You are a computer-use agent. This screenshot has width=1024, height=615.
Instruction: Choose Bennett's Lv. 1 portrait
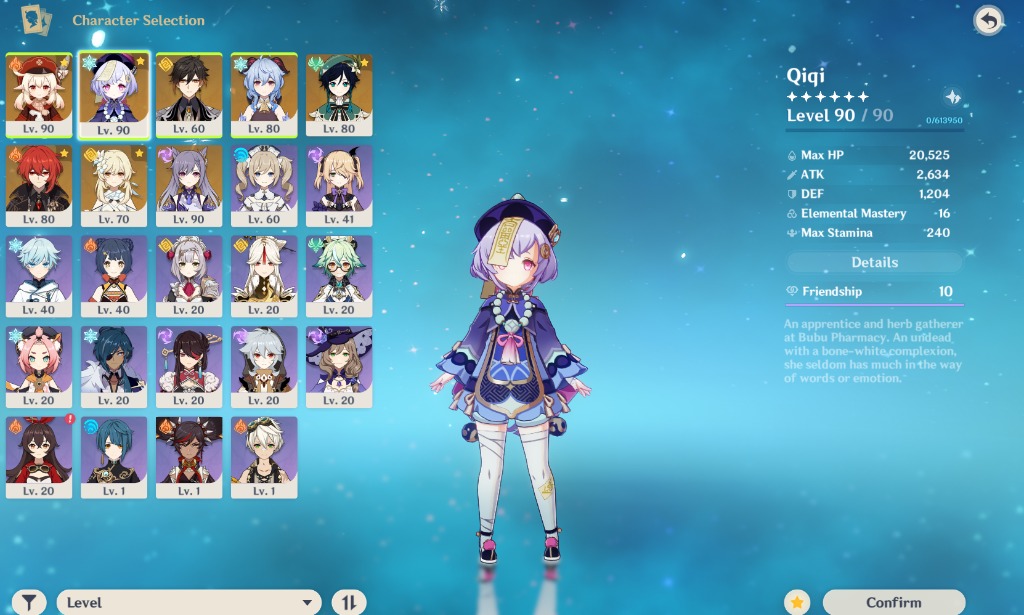(x=264, y=456)
